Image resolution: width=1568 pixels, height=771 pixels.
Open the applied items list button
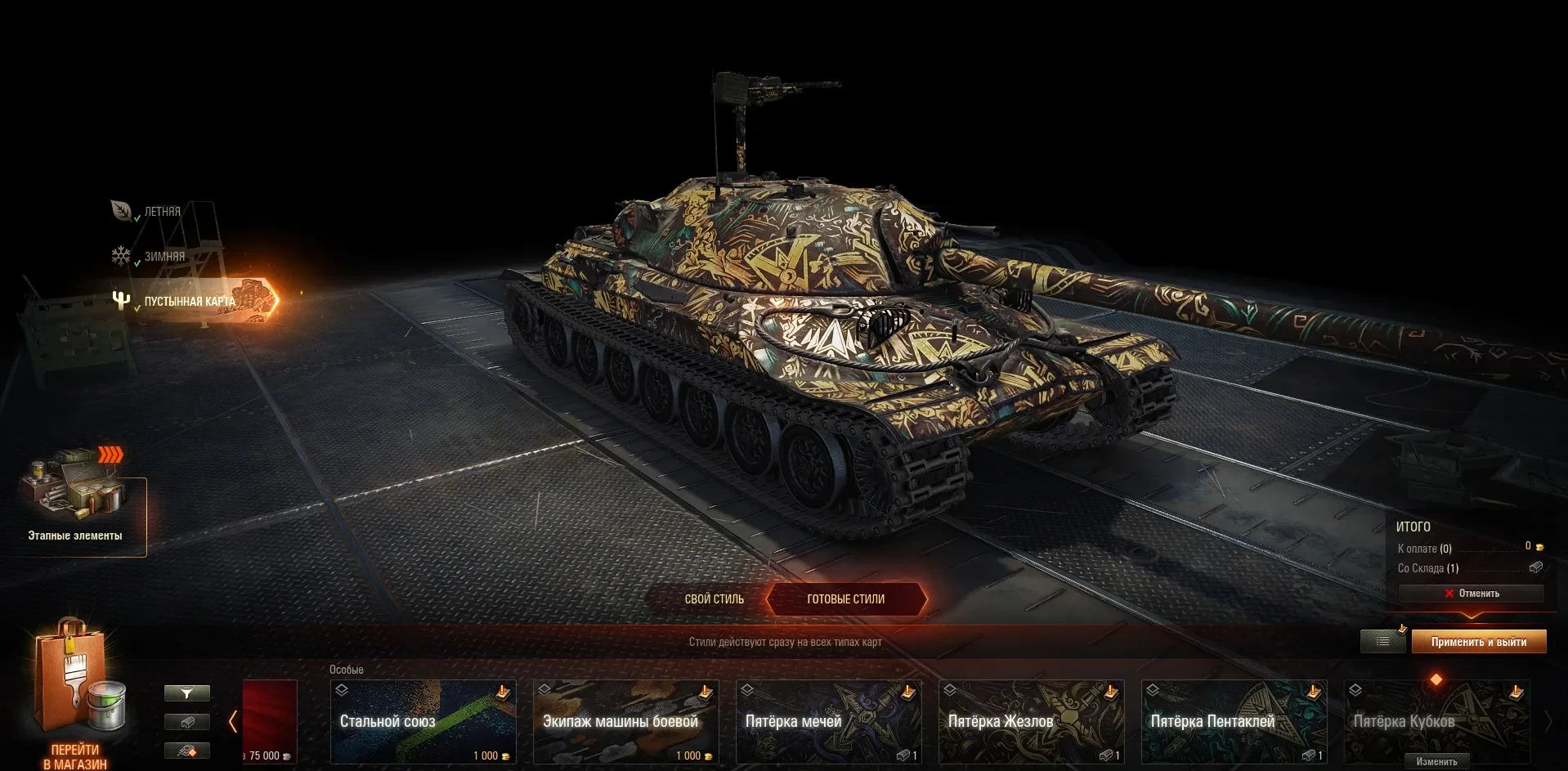1382,642
